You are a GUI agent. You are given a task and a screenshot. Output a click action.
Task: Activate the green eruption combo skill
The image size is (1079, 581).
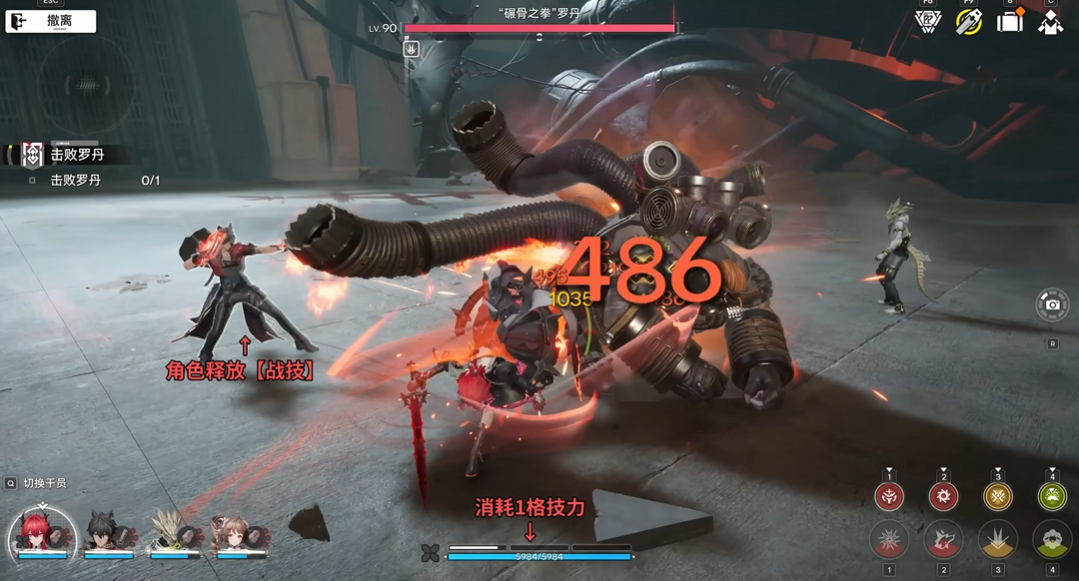click(x=1051, y=495)
